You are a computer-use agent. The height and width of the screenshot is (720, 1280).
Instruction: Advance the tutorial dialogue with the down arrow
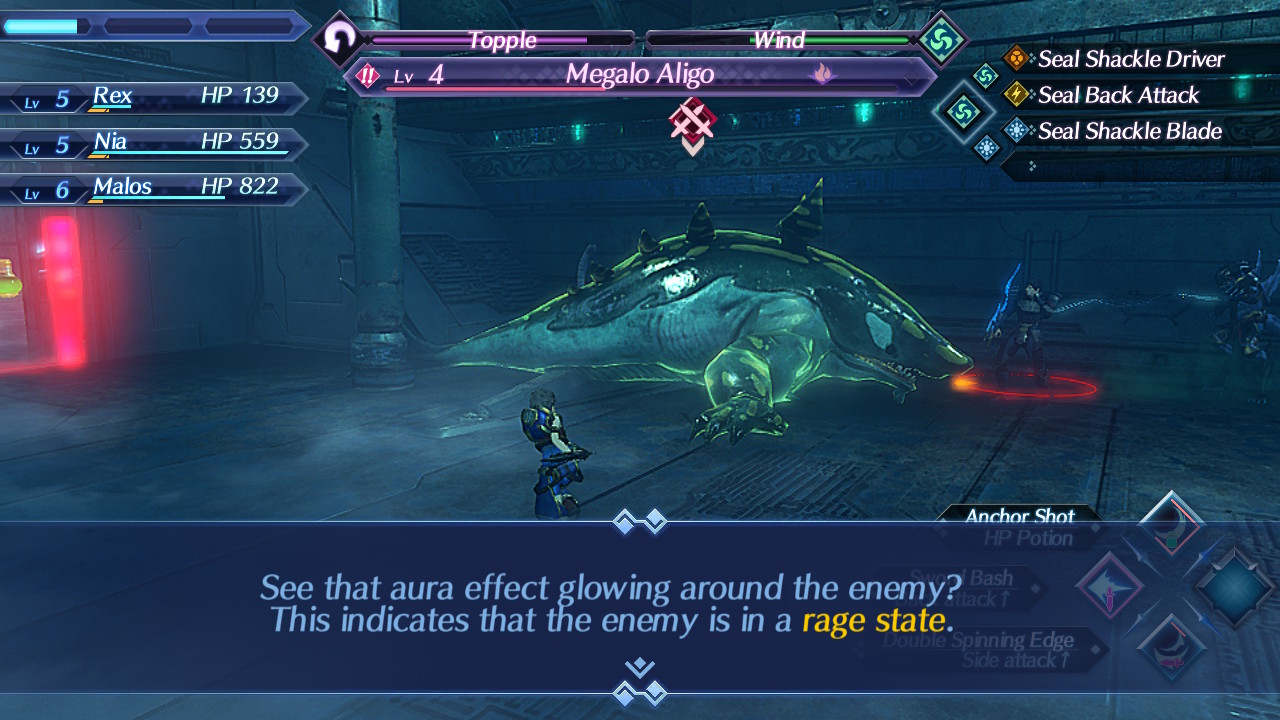pos(640,667)
